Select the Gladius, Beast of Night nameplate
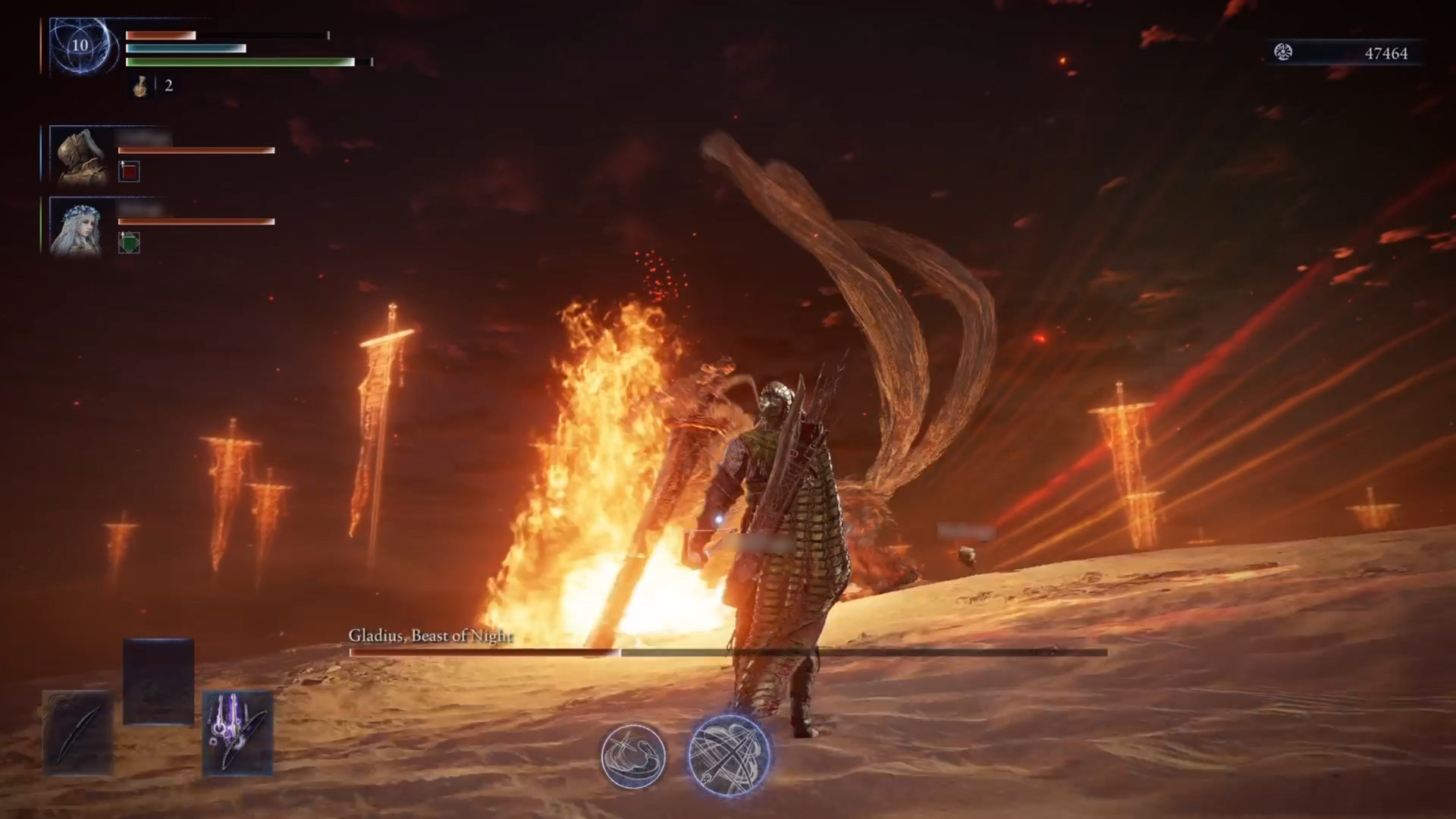Screen dimensions: 1456x819 click(430, 638)
